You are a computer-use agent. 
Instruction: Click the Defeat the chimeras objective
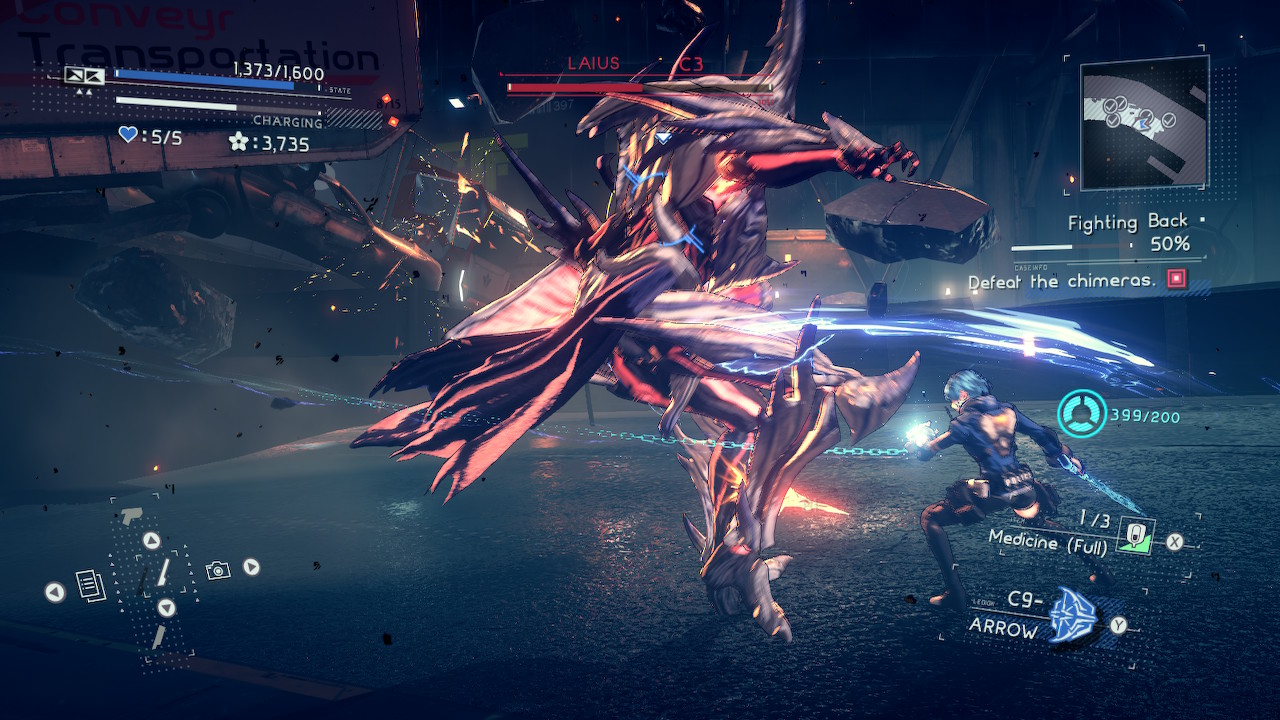click(1062, 282)
